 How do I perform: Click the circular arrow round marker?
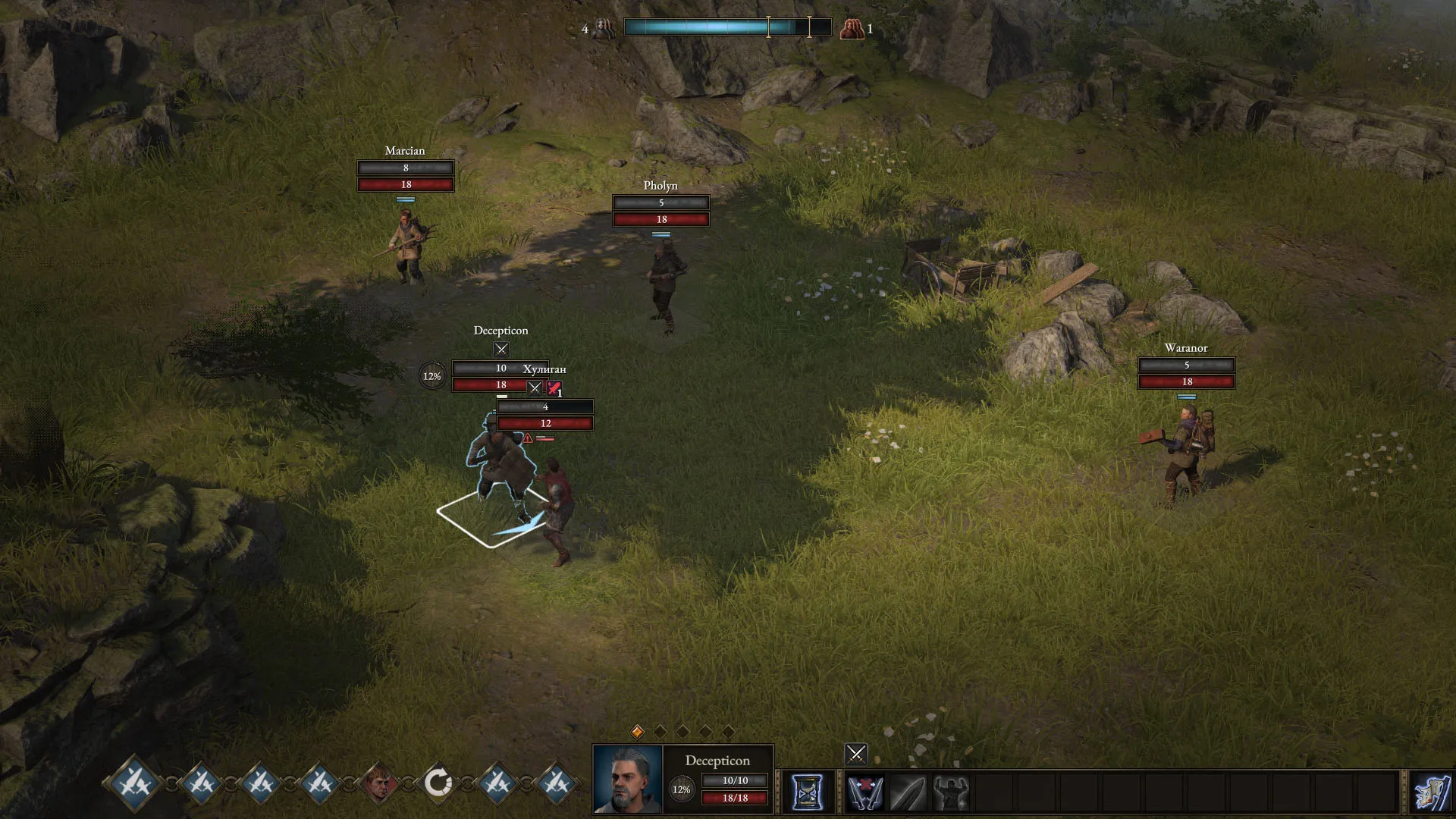coord(438,782)
